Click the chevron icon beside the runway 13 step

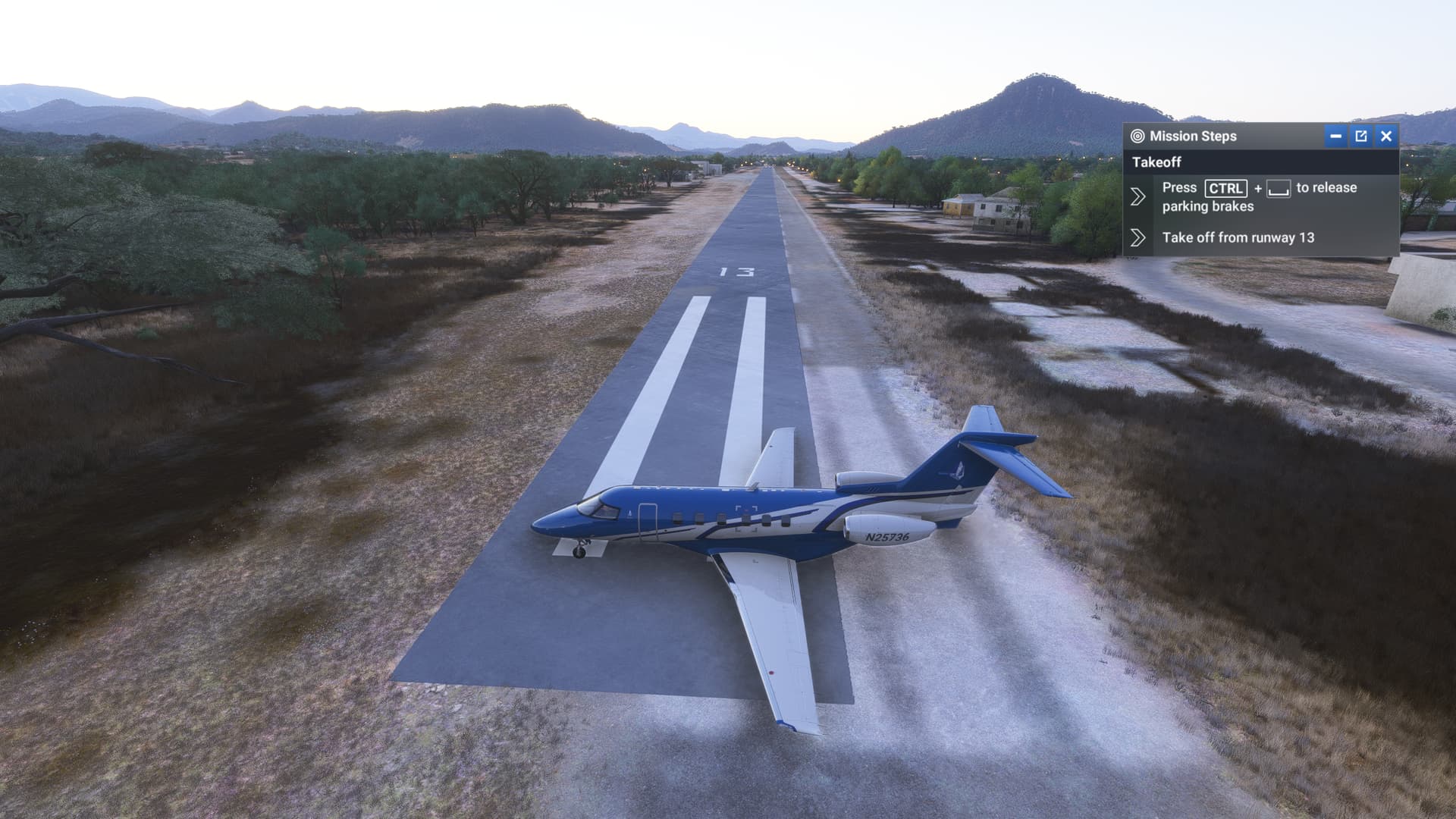[x=1137, y=238]
